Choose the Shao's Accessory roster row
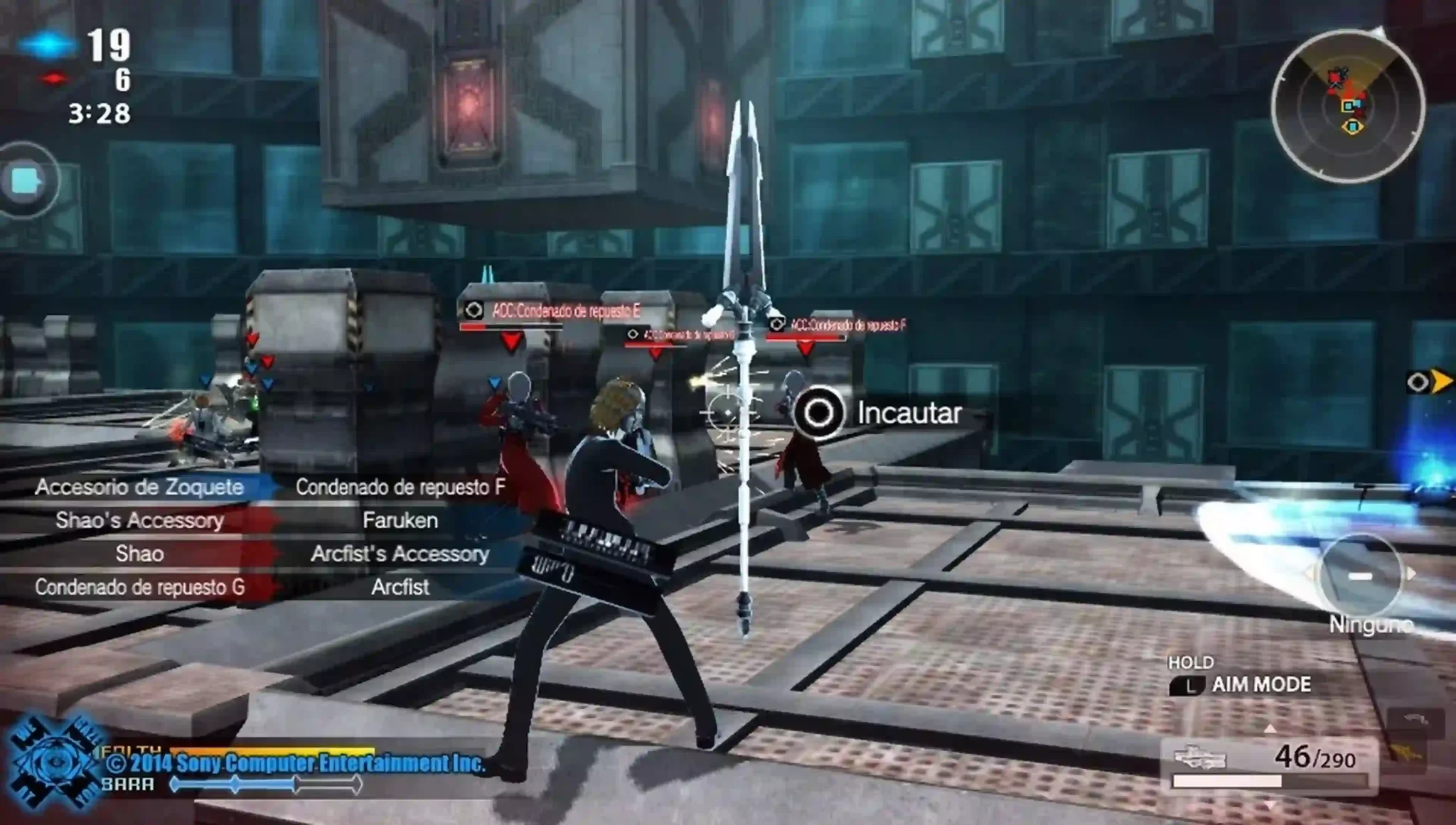This screenshot has width=1456, height=825. click(x=139, y=521)
